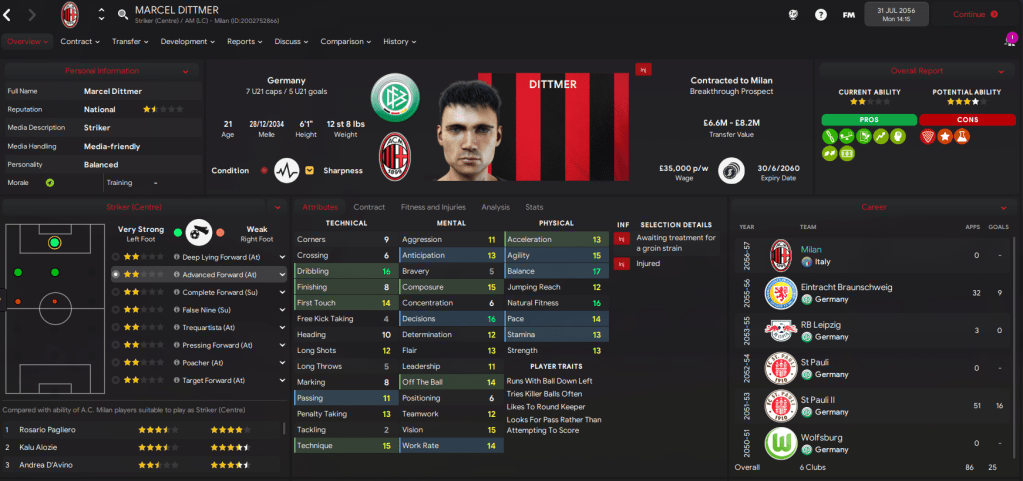1023x481 pixels.
Task: Open the Development menu
Action: coord(188,42)
